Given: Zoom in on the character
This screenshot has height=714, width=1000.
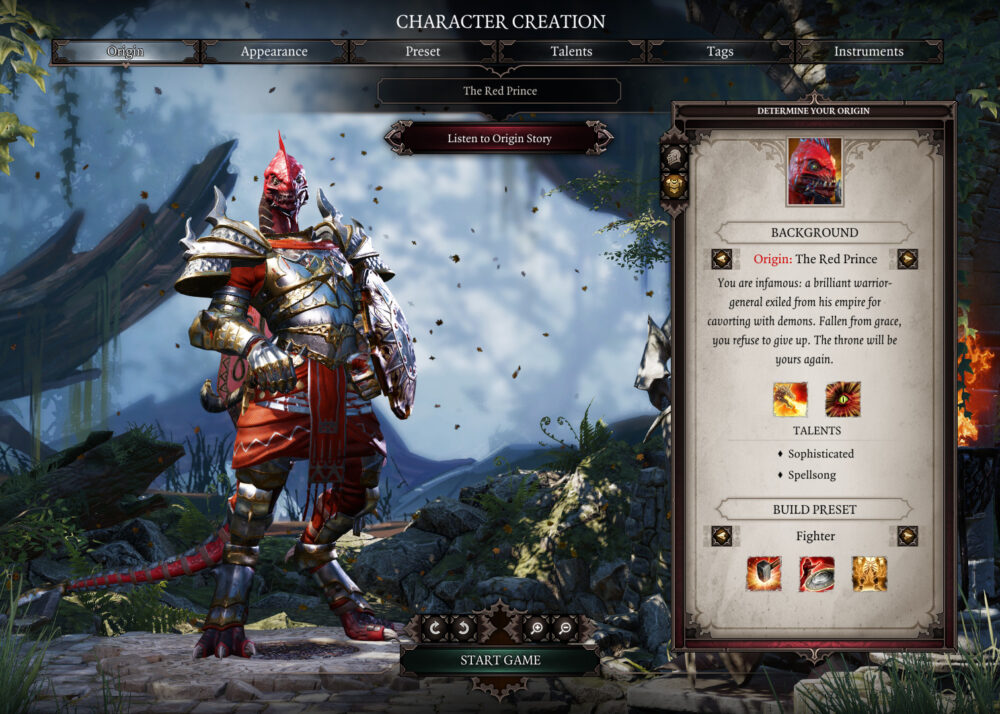Looking at the screenshot, I should (x=534, y=628).
